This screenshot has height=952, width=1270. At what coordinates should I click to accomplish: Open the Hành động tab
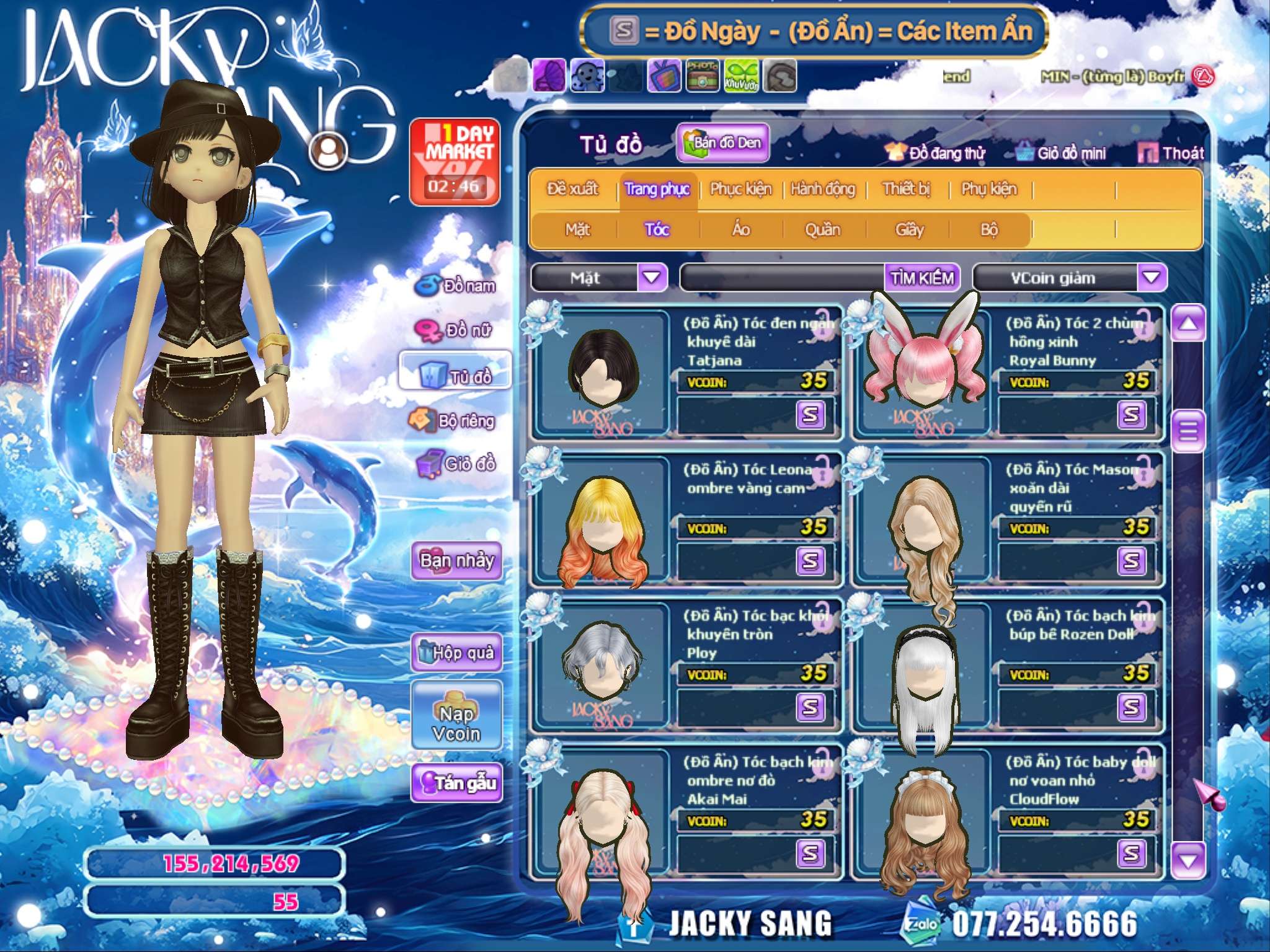(823, 189)
